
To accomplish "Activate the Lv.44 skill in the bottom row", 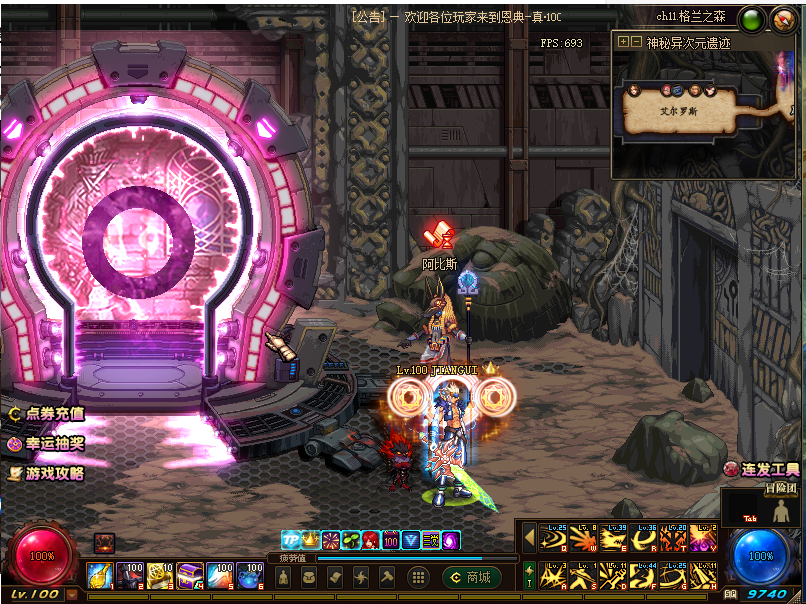I will 643,575.
